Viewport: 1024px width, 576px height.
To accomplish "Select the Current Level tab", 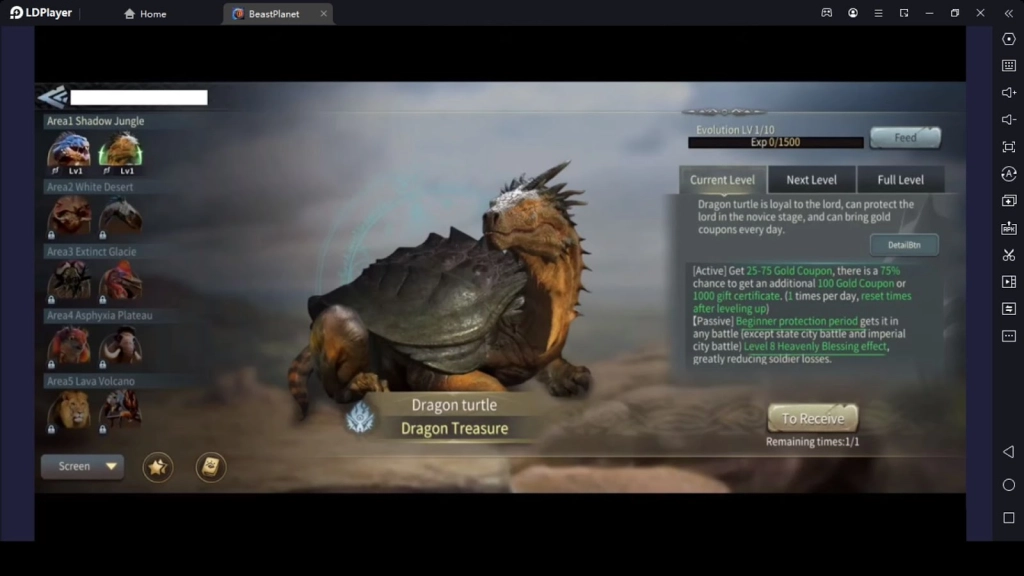I will pos(722,180).
